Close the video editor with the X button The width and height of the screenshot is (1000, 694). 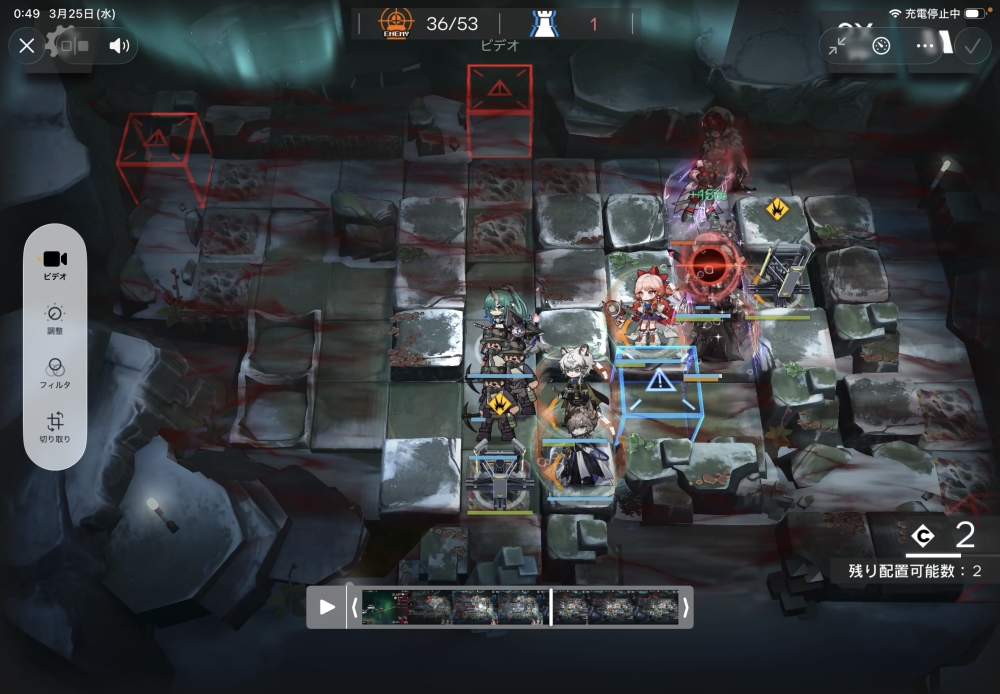coord(27,45)
